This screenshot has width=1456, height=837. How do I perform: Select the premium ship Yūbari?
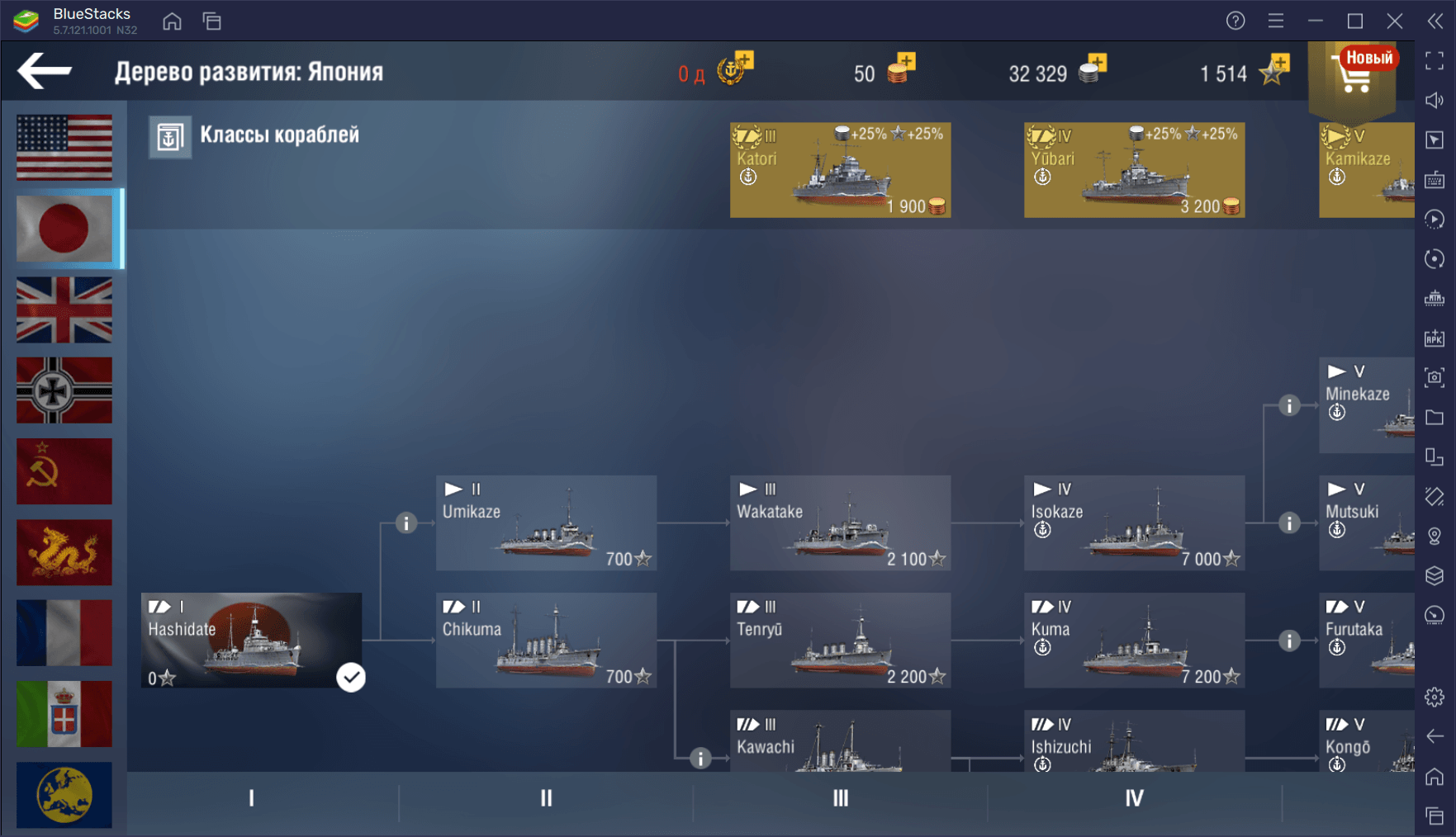[x=1134, y=170]
